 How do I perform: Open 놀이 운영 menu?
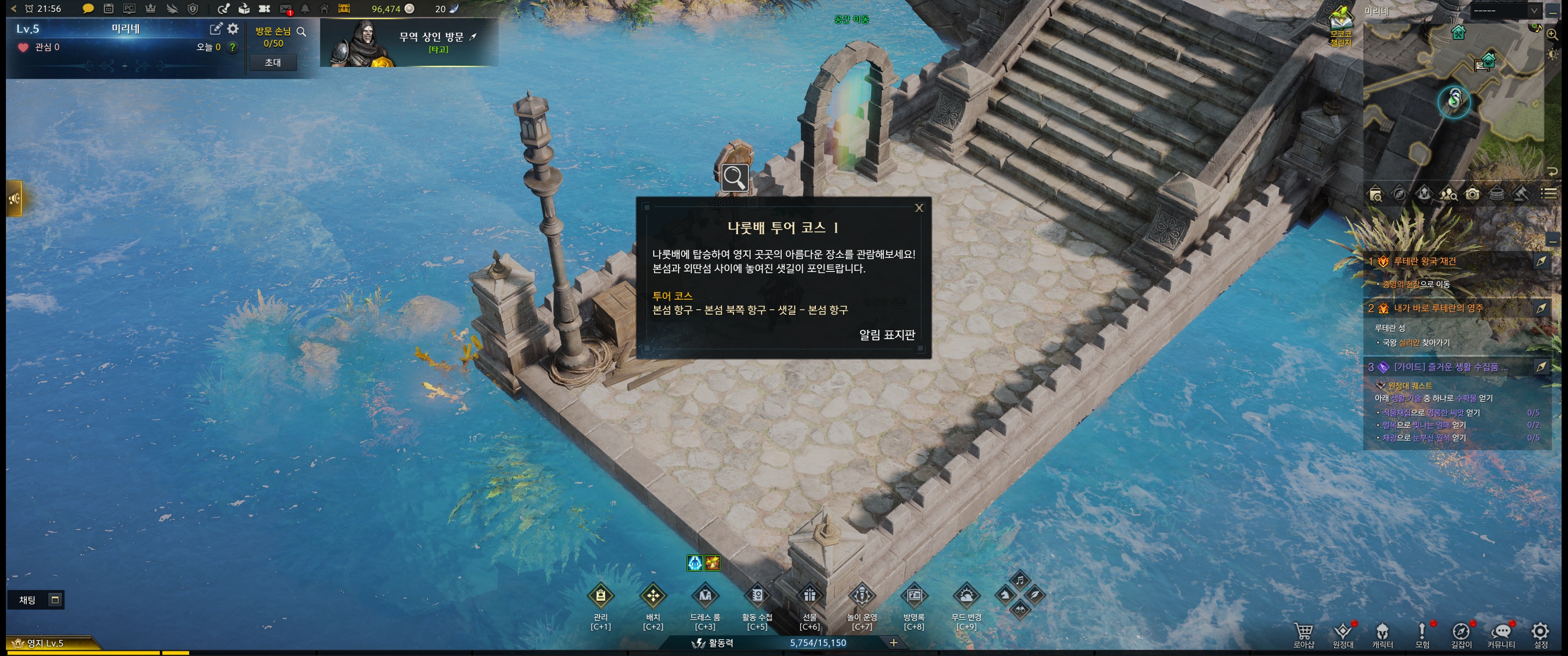(x=862, y=596)
